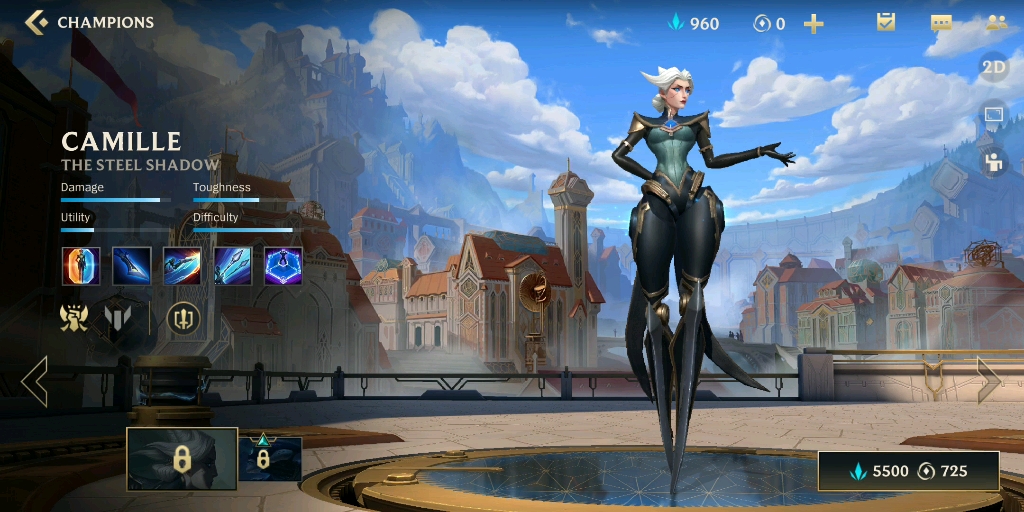The width and height of the screenshot is (1024, 512).
Task: Go back to the Champions list
Action: (x=88, y=22)
